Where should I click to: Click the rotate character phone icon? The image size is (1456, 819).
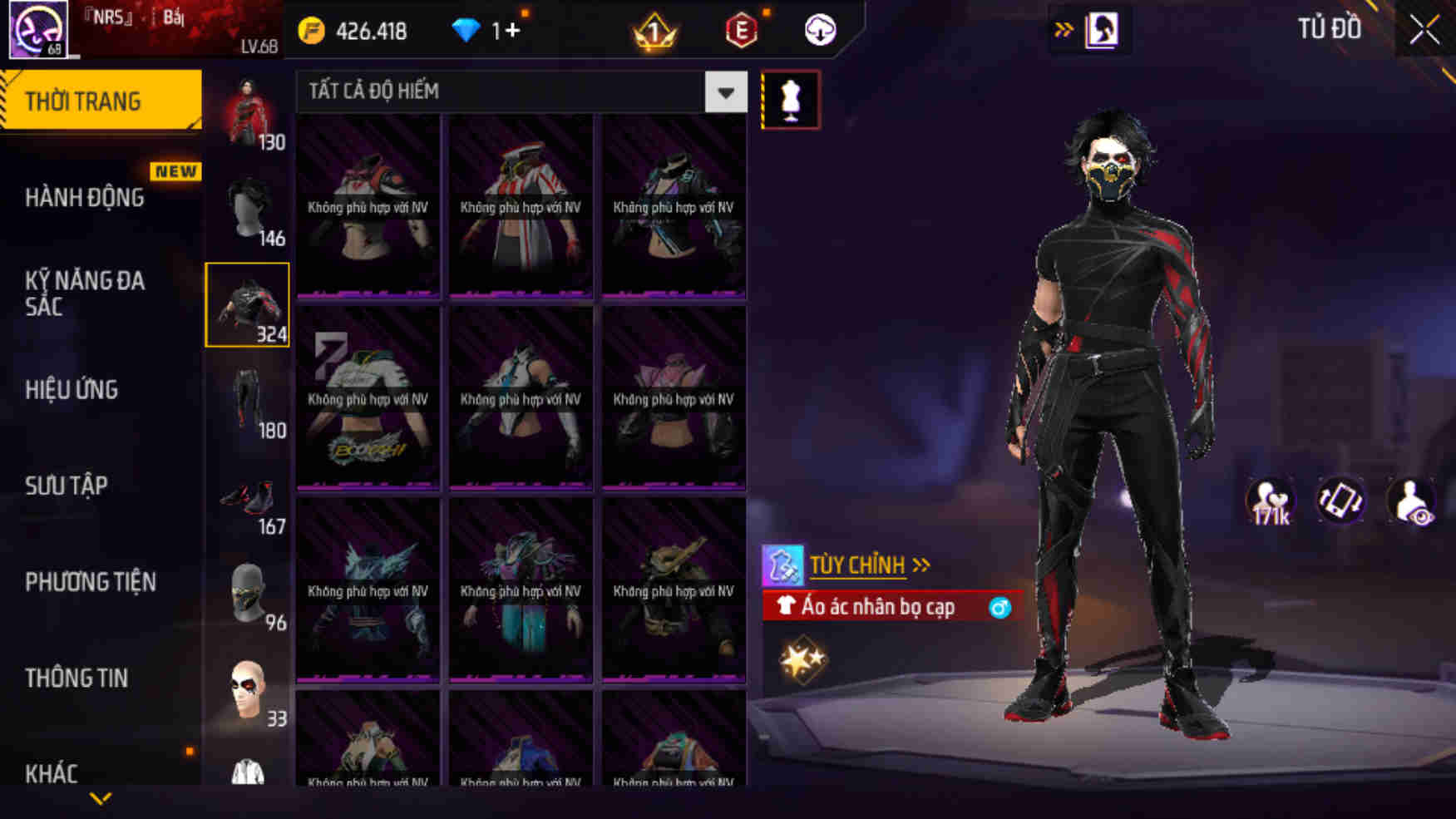pyautogui.click(x=1340, y=500)
